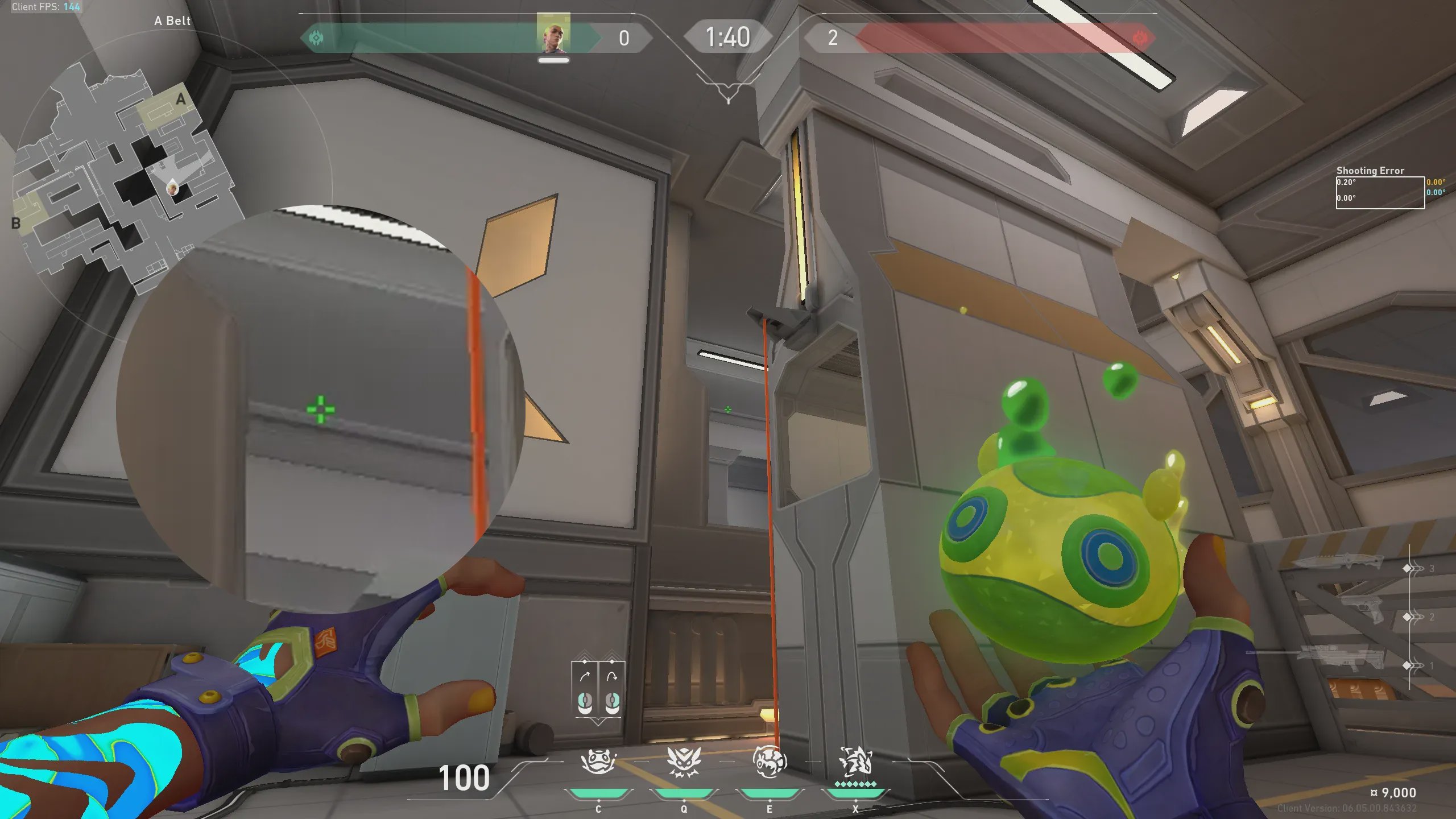The height and width of the screenshot is (819, 1456).
Task: Select the B site label on the minimap
Action: (x=16, y=224)
